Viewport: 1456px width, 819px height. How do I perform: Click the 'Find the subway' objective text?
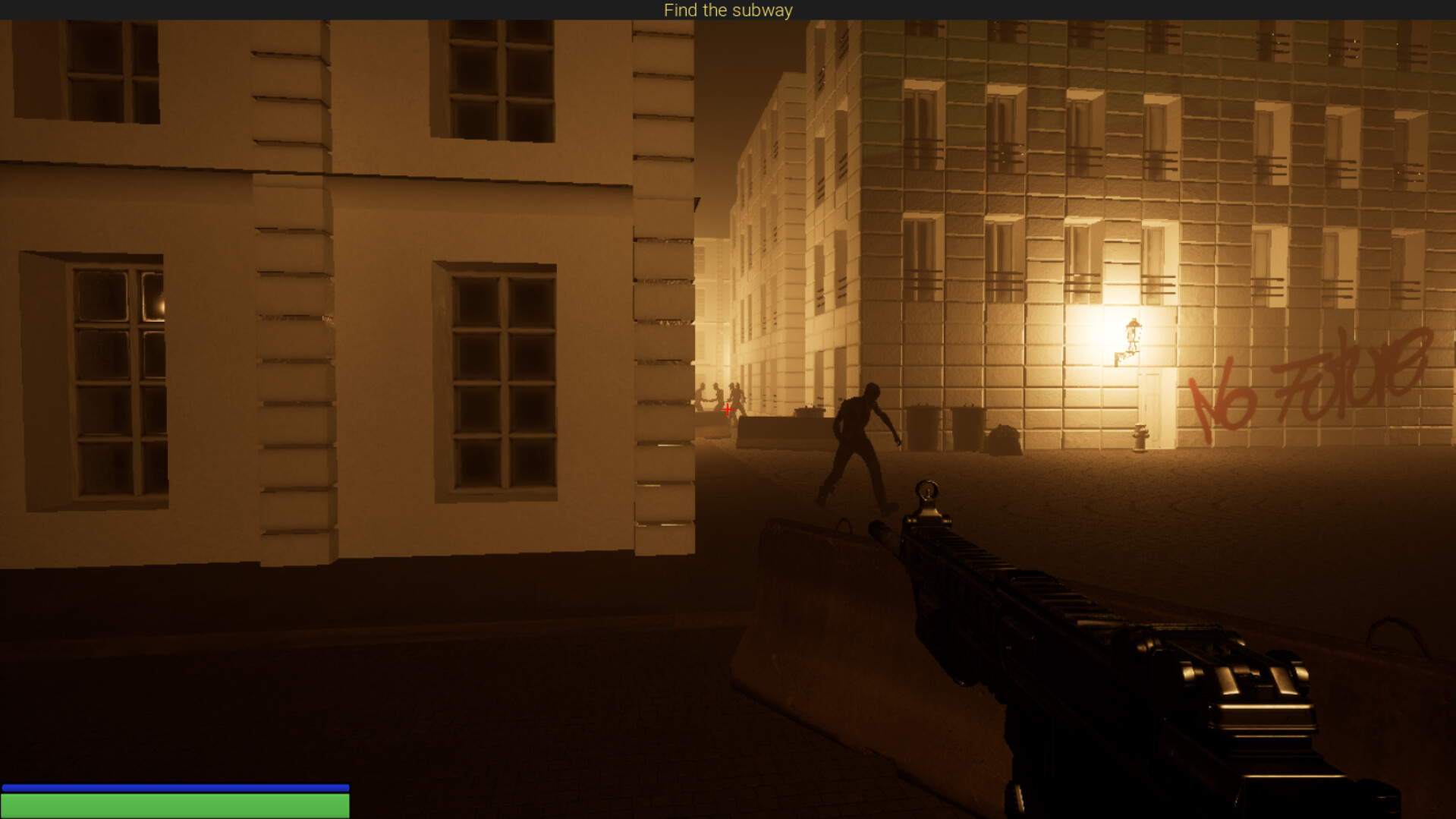coord(728,10)
